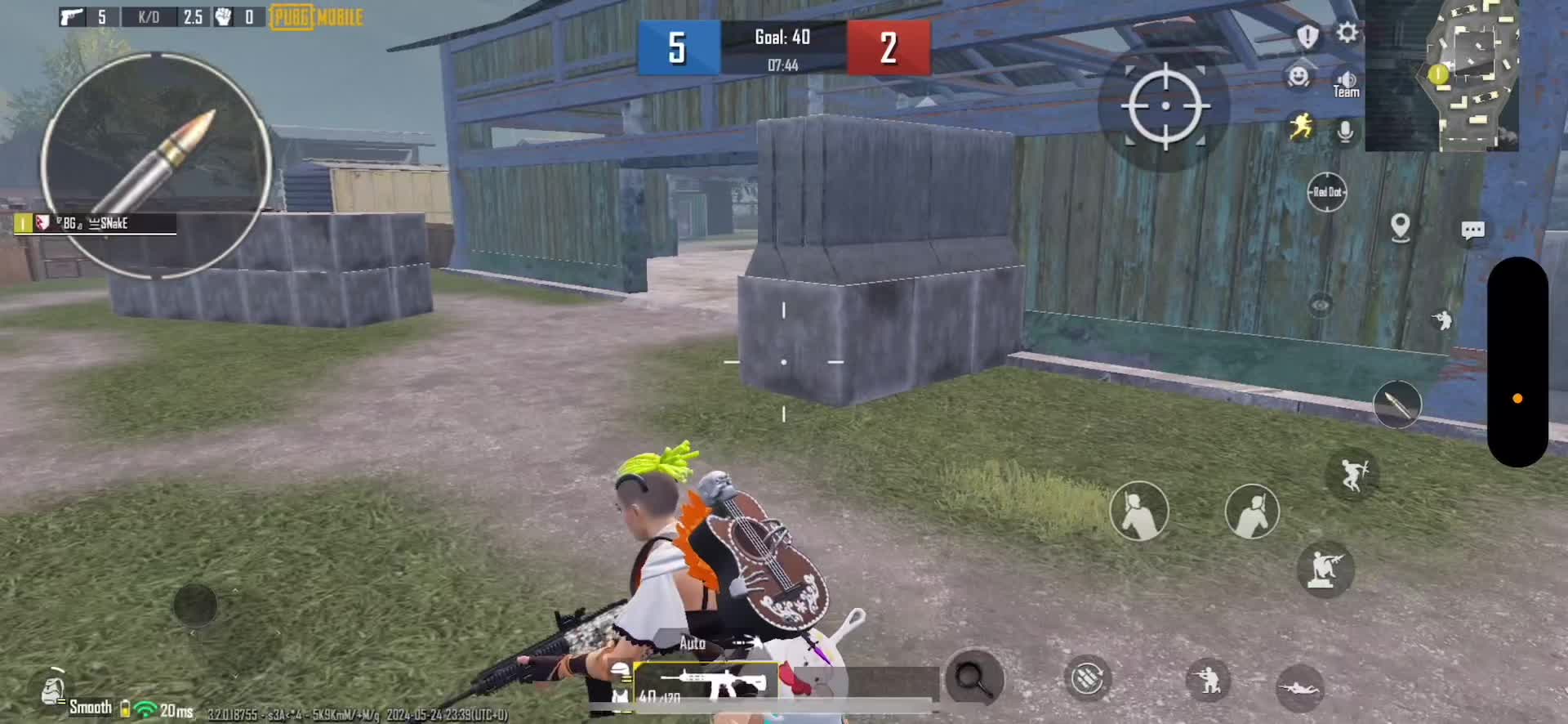Screen dimensions: 1568x724
Task: Toggle the microphone icon
Action: pos(1345,131)
